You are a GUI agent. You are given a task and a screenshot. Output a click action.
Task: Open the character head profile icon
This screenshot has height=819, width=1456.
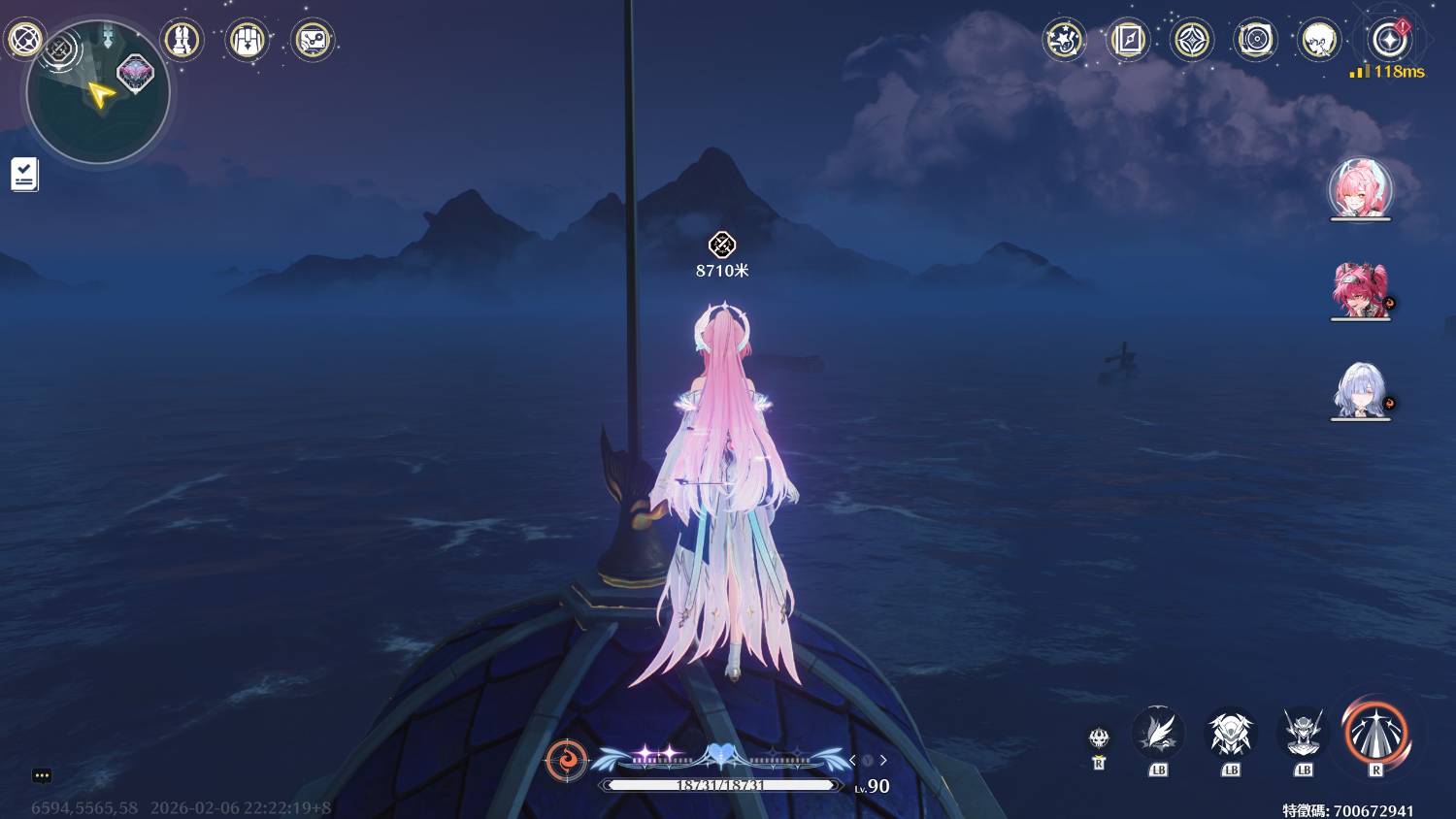[1319, 40]
